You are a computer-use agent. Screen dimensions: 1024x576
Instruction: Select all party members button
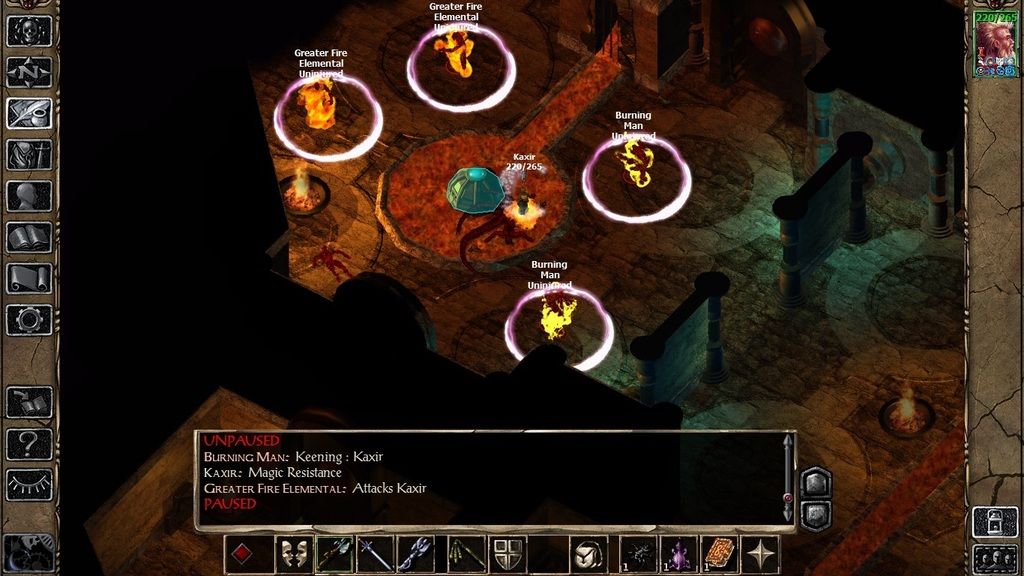pos(995,558)
